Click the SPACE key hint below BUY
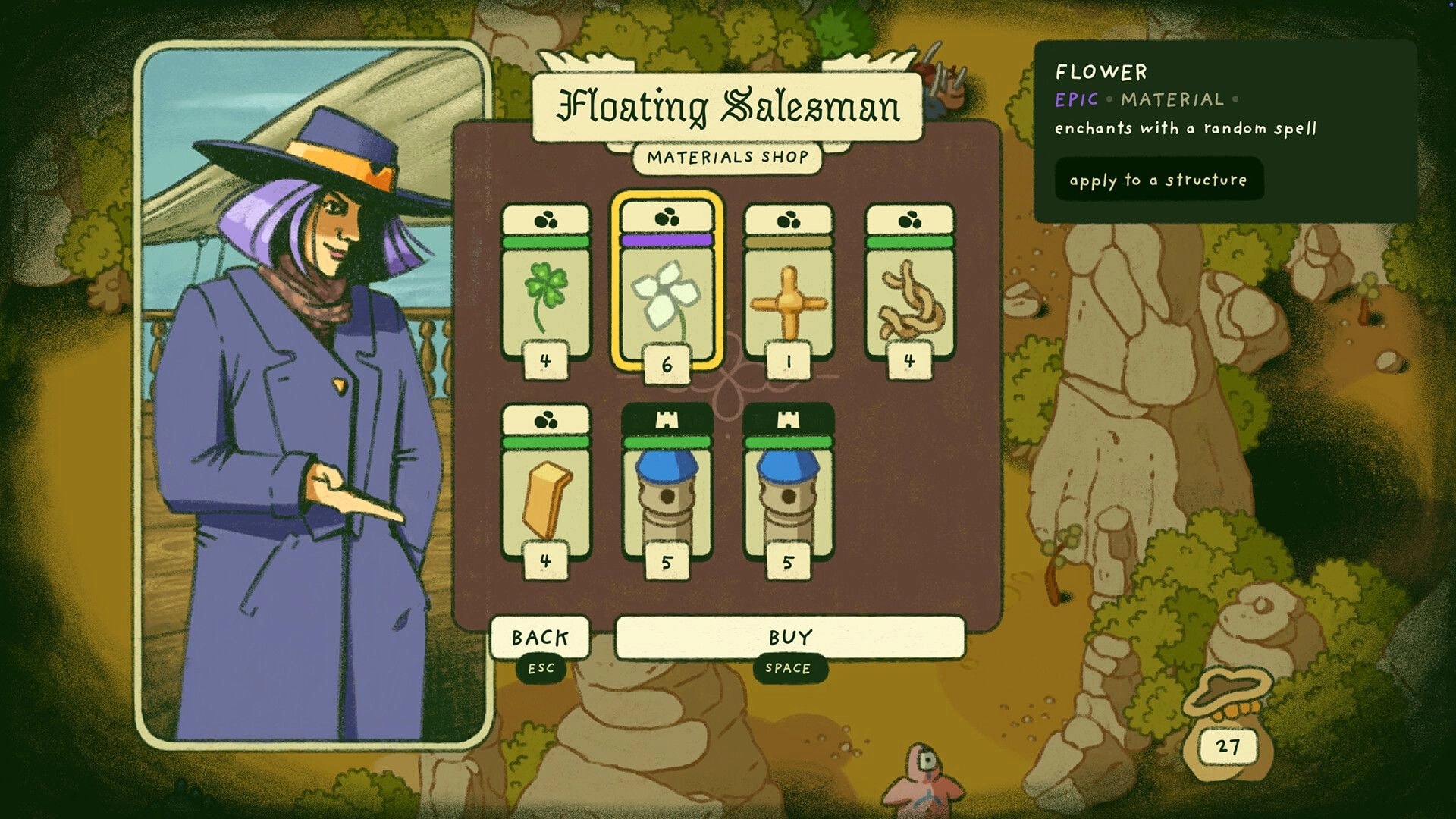Viewport: 1456px width, 819px height. (789, 669)
